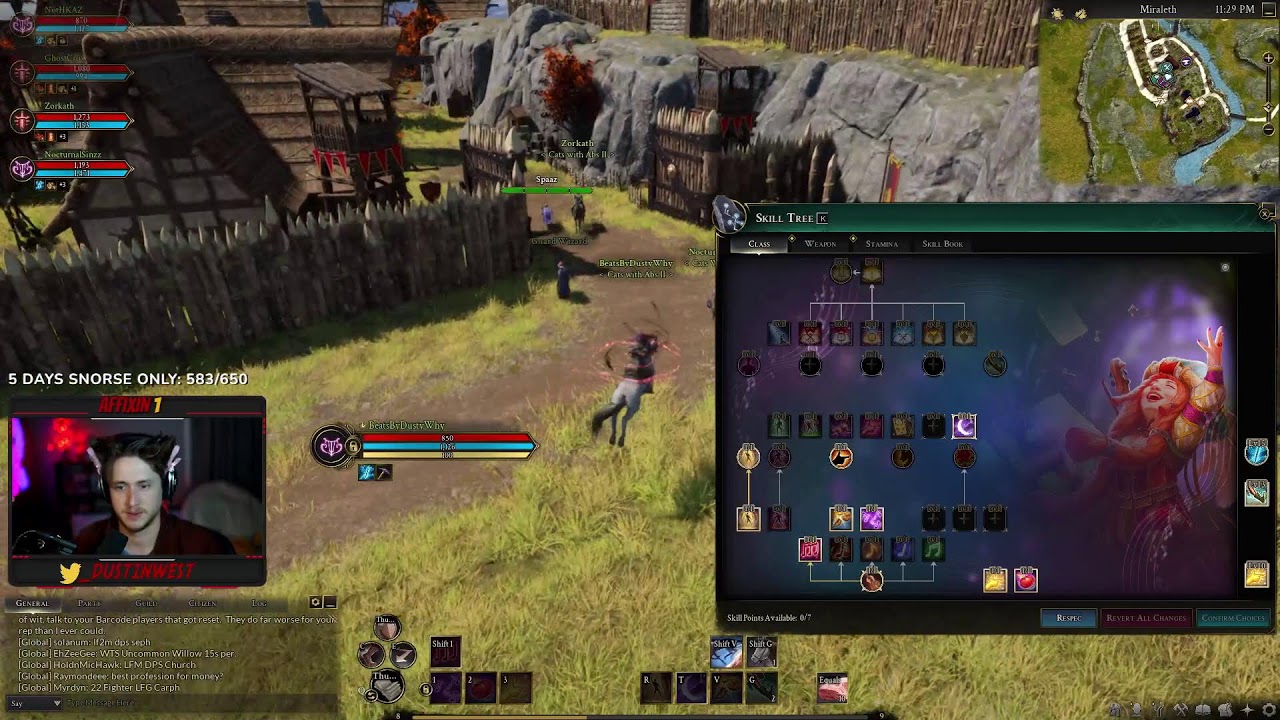The width and height of the screenshot is (1280, 720).
Task: Select the Skill Book tab
Action: tap(942, 244)
